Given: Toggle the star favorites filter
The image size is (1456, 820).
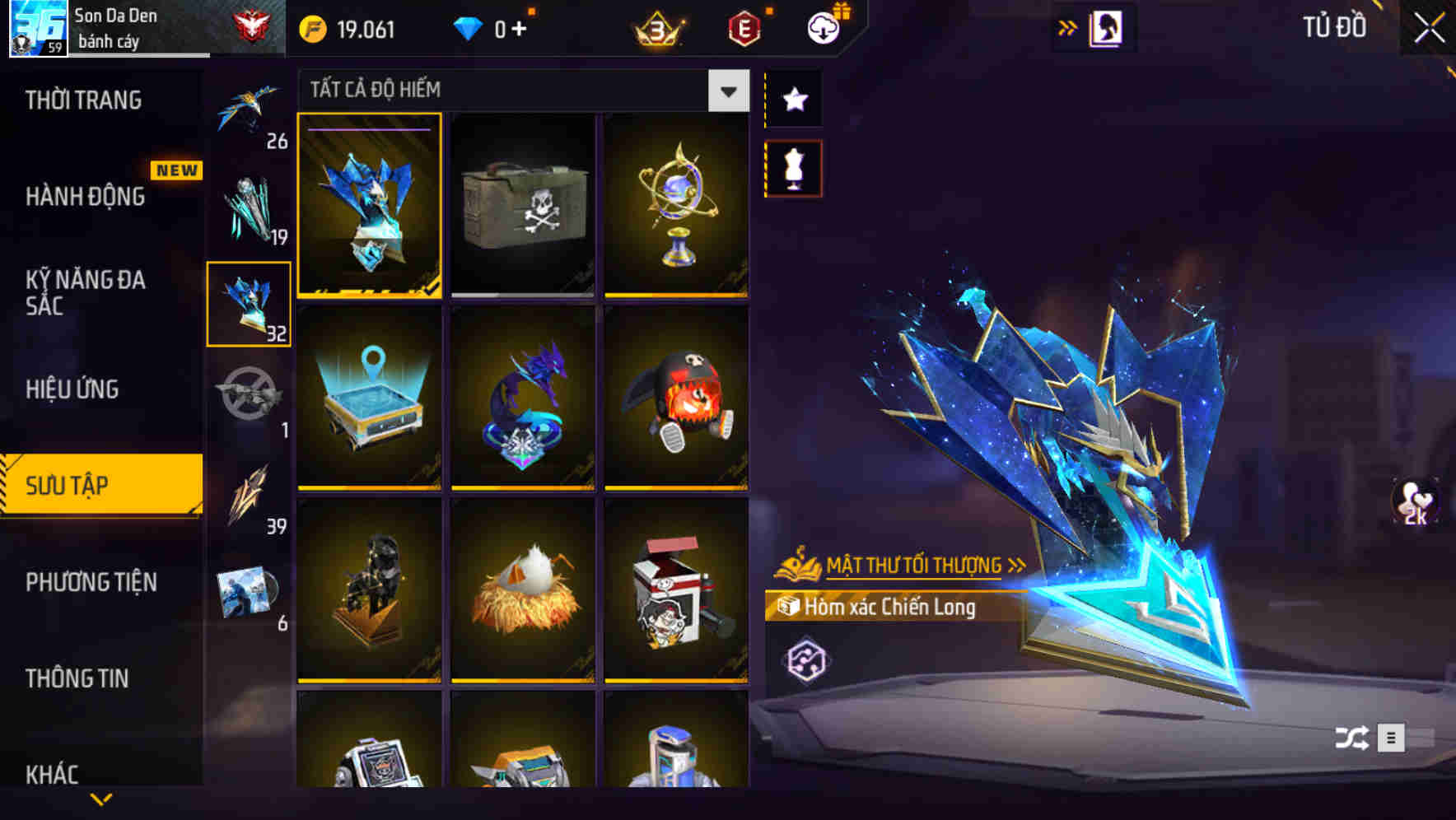Looking at the screenshot, I should point(793,99).
